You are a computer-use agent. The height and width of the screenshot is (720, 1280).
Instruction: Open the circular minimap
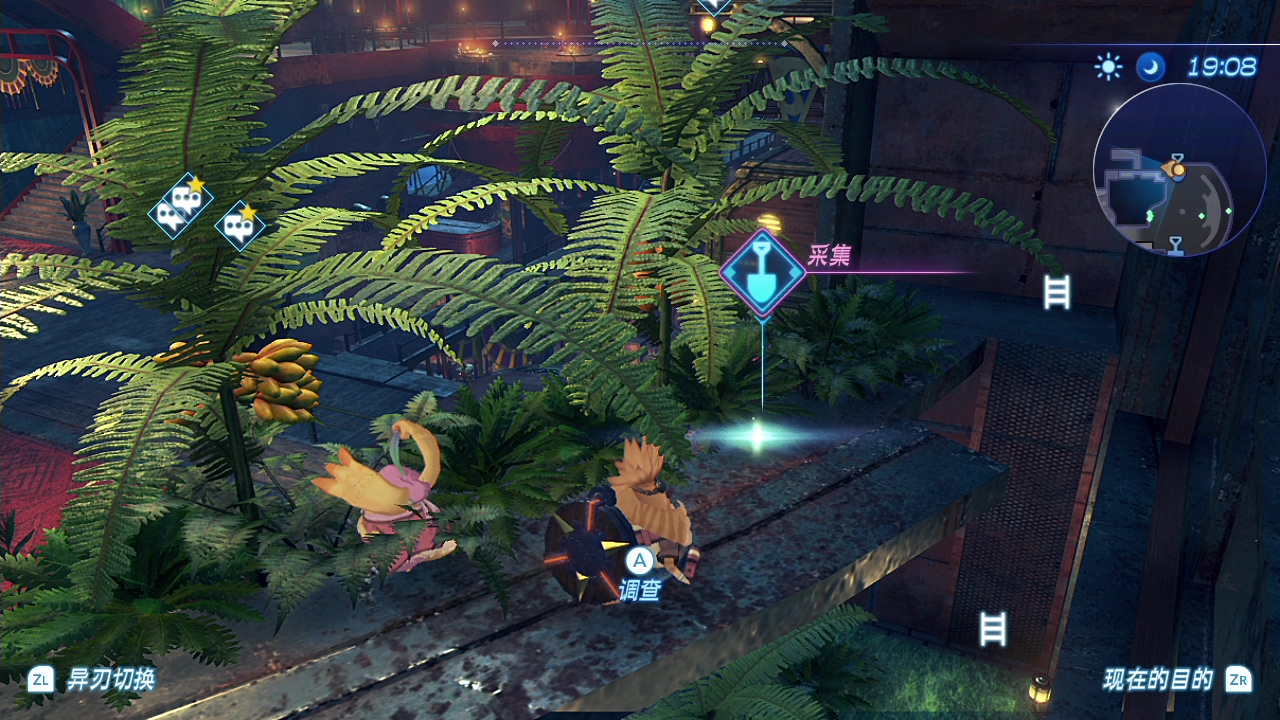(1179, 170)
